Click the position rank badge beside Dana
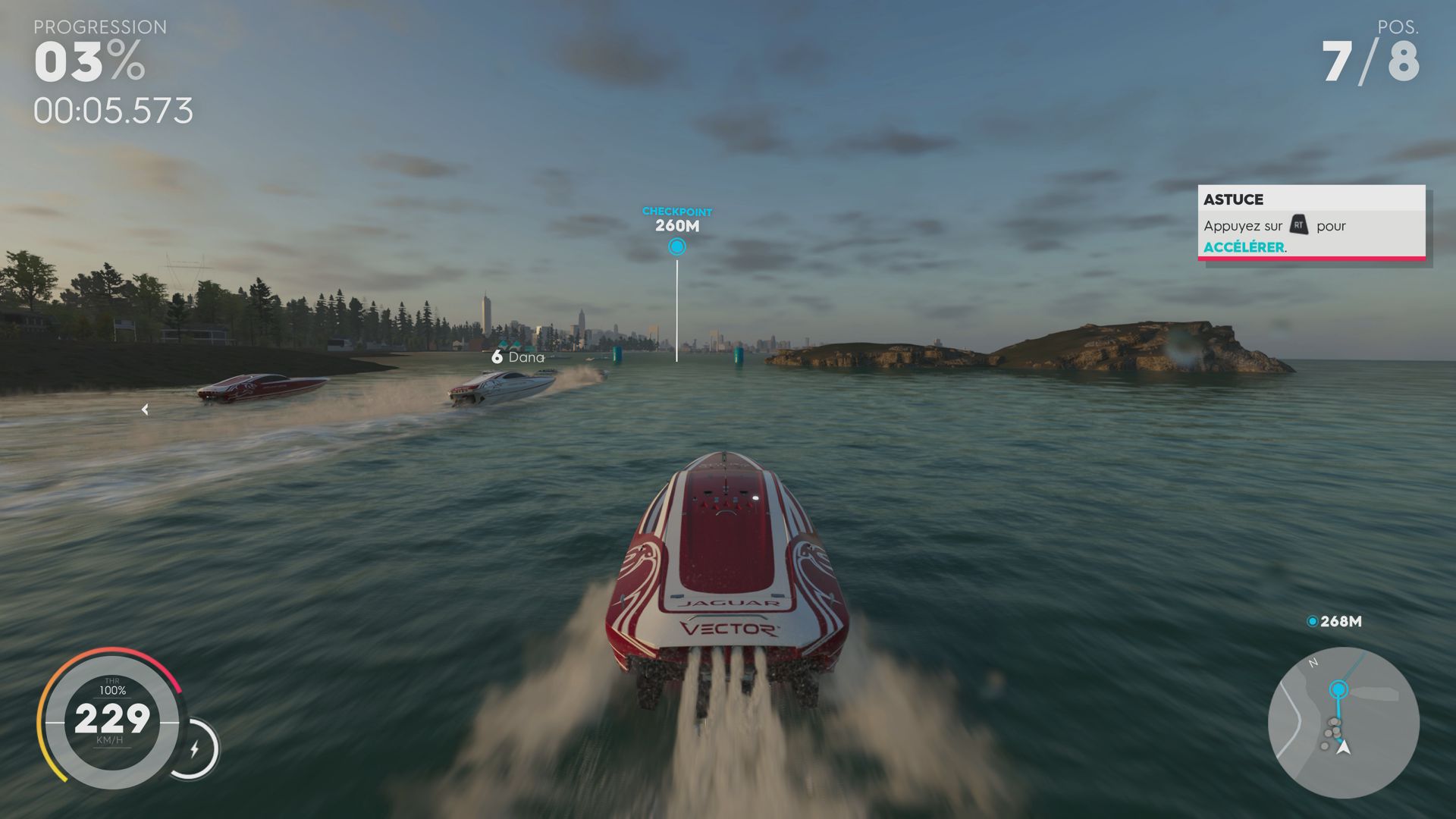This screenshot has width=1456, height=819. click(497, 357)
